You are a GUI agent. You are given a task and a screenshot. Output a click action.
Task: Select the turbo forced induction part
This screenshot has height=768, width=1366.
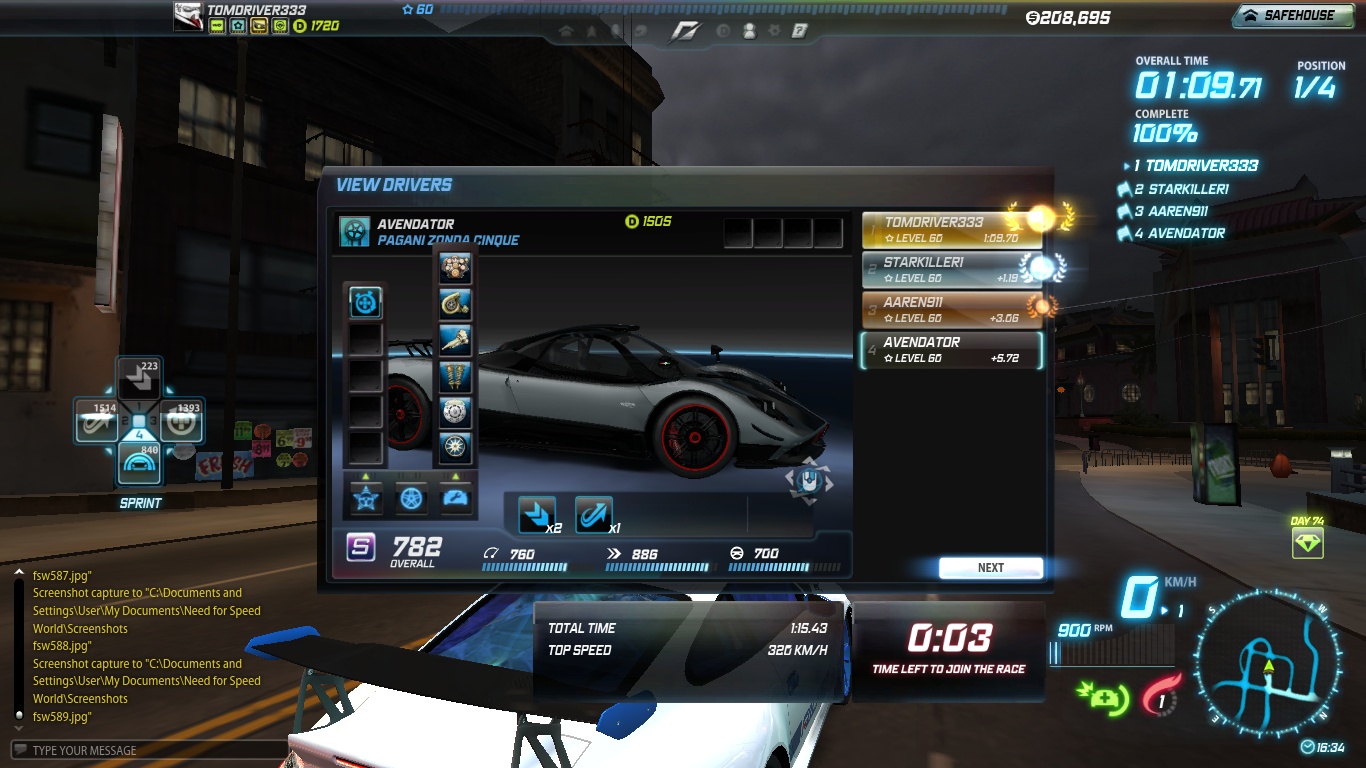tap(455, 304)
